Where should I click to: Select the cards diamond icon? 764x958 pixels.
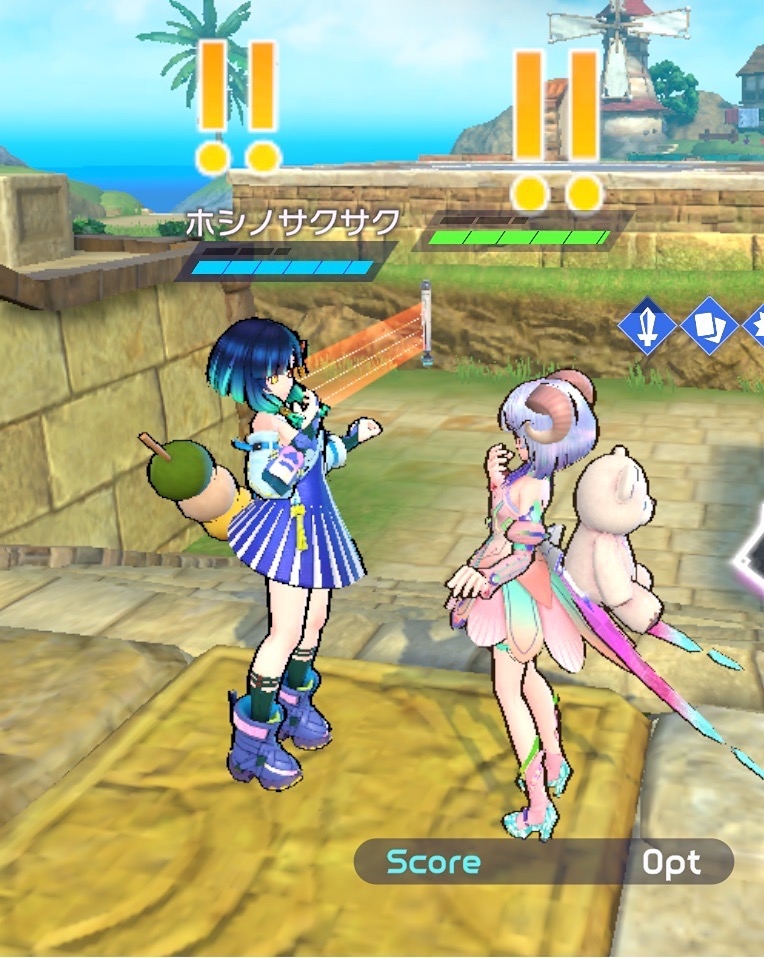[x=709, y=326]
